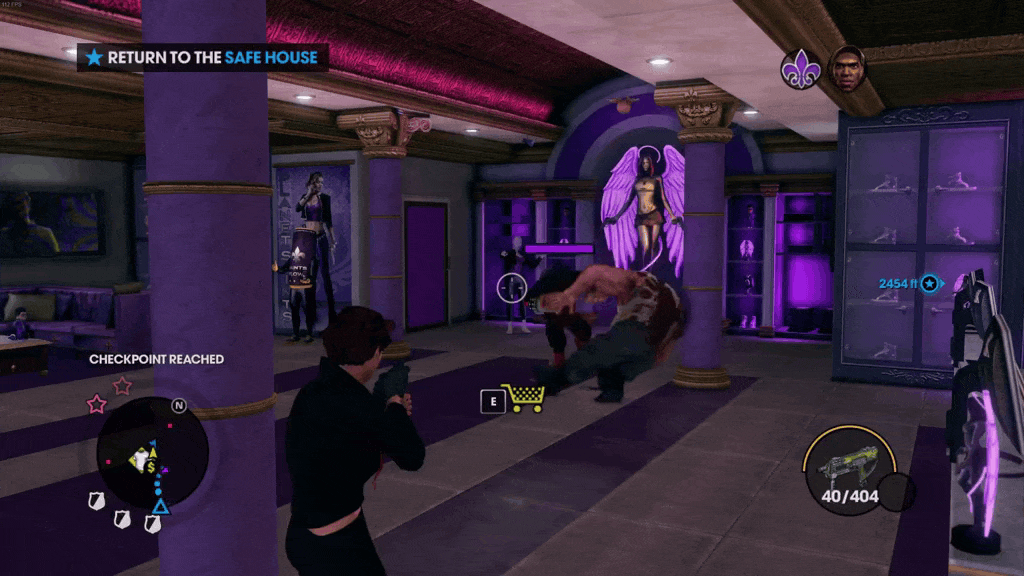The height and width of the screenshot is (576, 1024).
Task: Select the Saints fleur-de-lis emblem icon
Action: (x=801, y=70)
